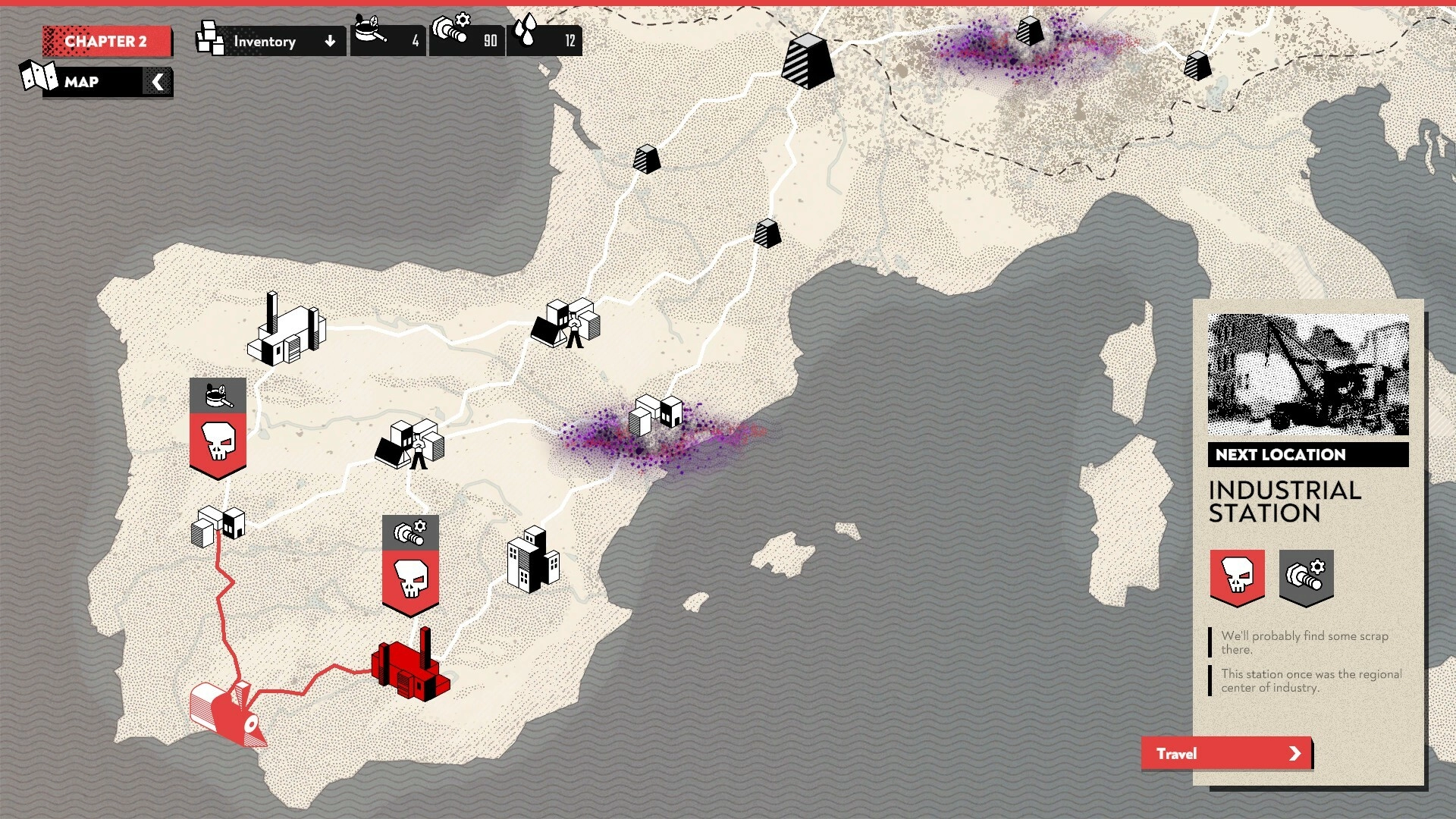This screenshot has height=819, width=1456.
Task: Select the white factory location with chimneys
Action: tap(287, 331)
